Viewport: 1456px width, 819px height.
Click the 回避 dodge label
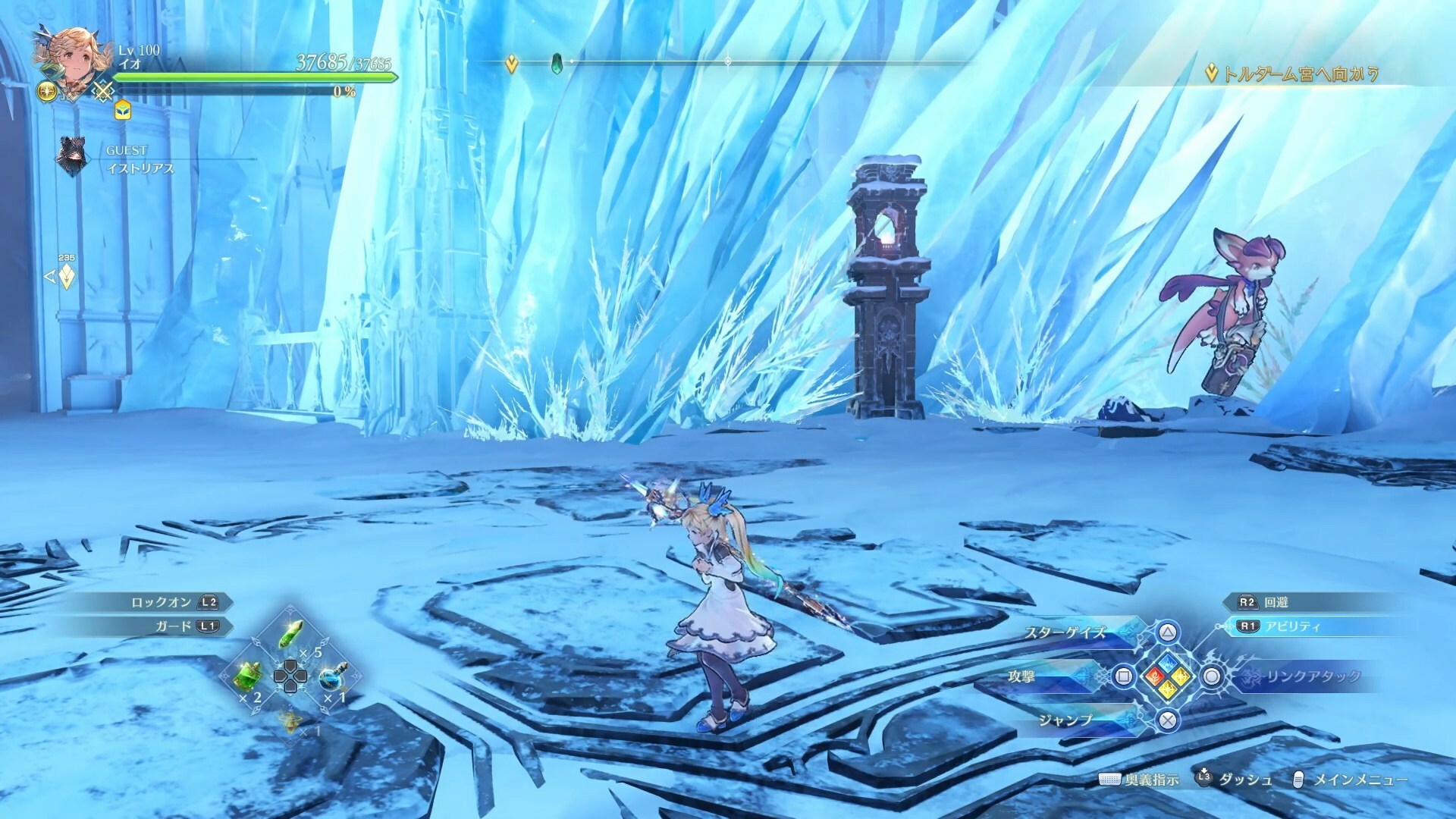coord(1276,602)
